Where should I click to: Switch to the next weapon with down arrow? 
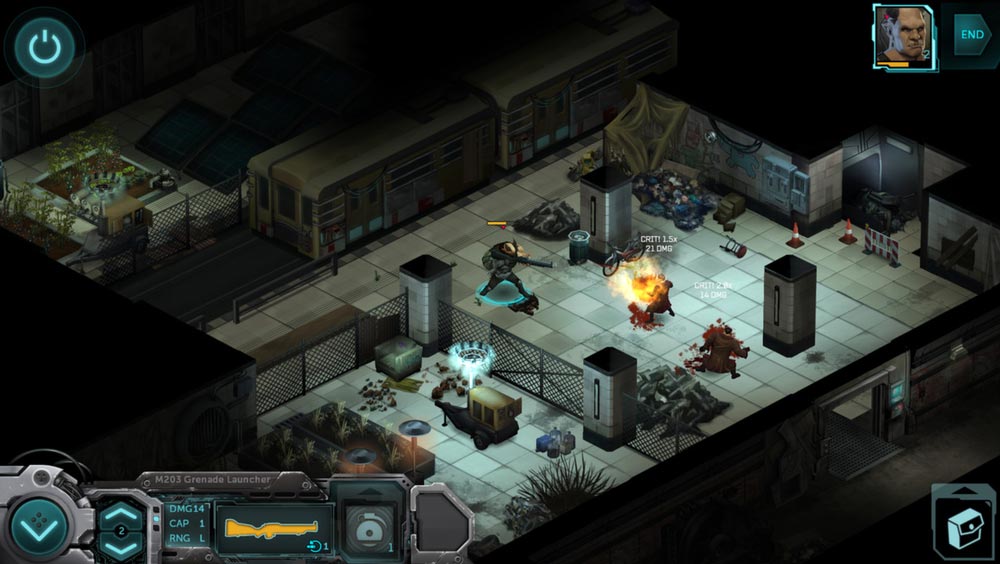[121, 546]
